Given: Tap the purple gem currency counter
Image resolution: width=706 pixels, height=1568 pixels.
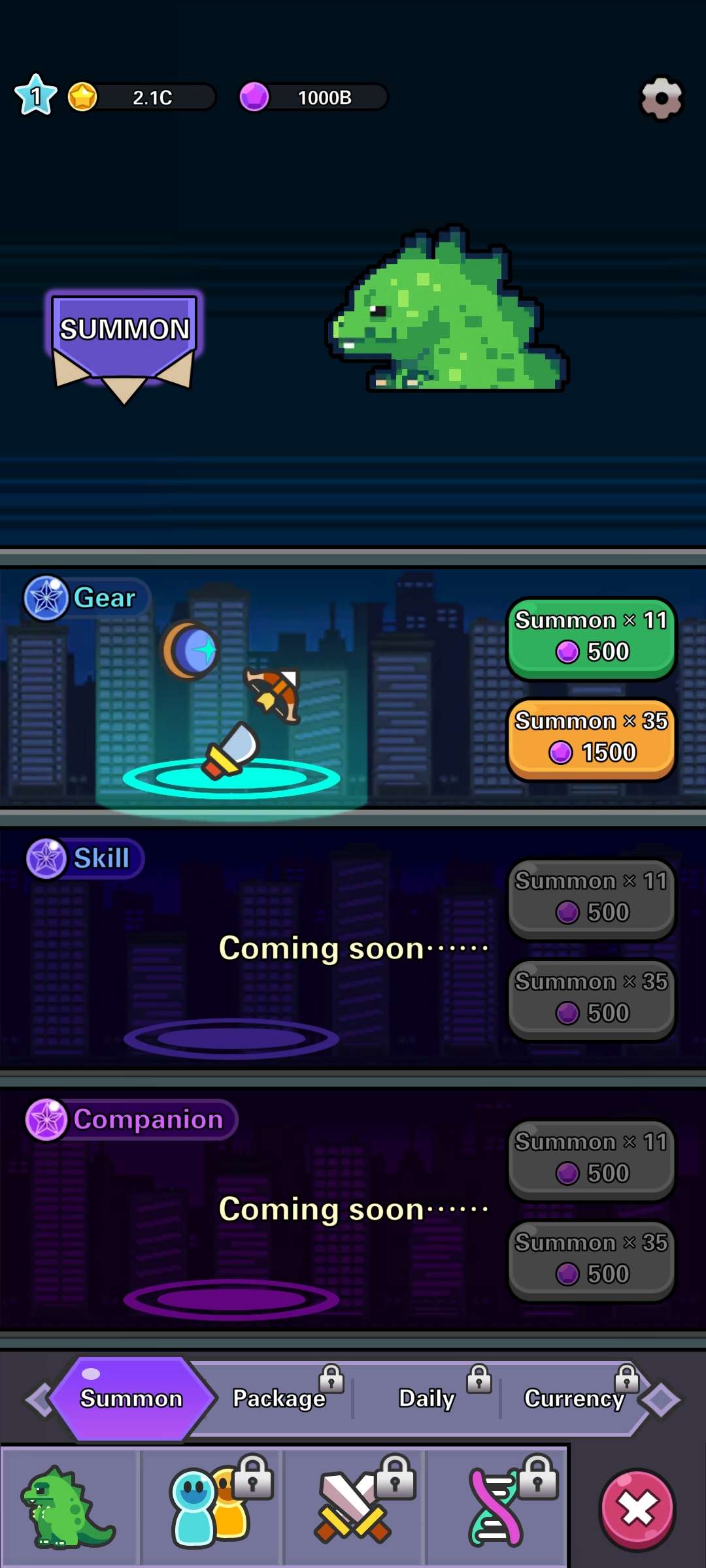Looking at the screenshot, I should click(312, 97).
